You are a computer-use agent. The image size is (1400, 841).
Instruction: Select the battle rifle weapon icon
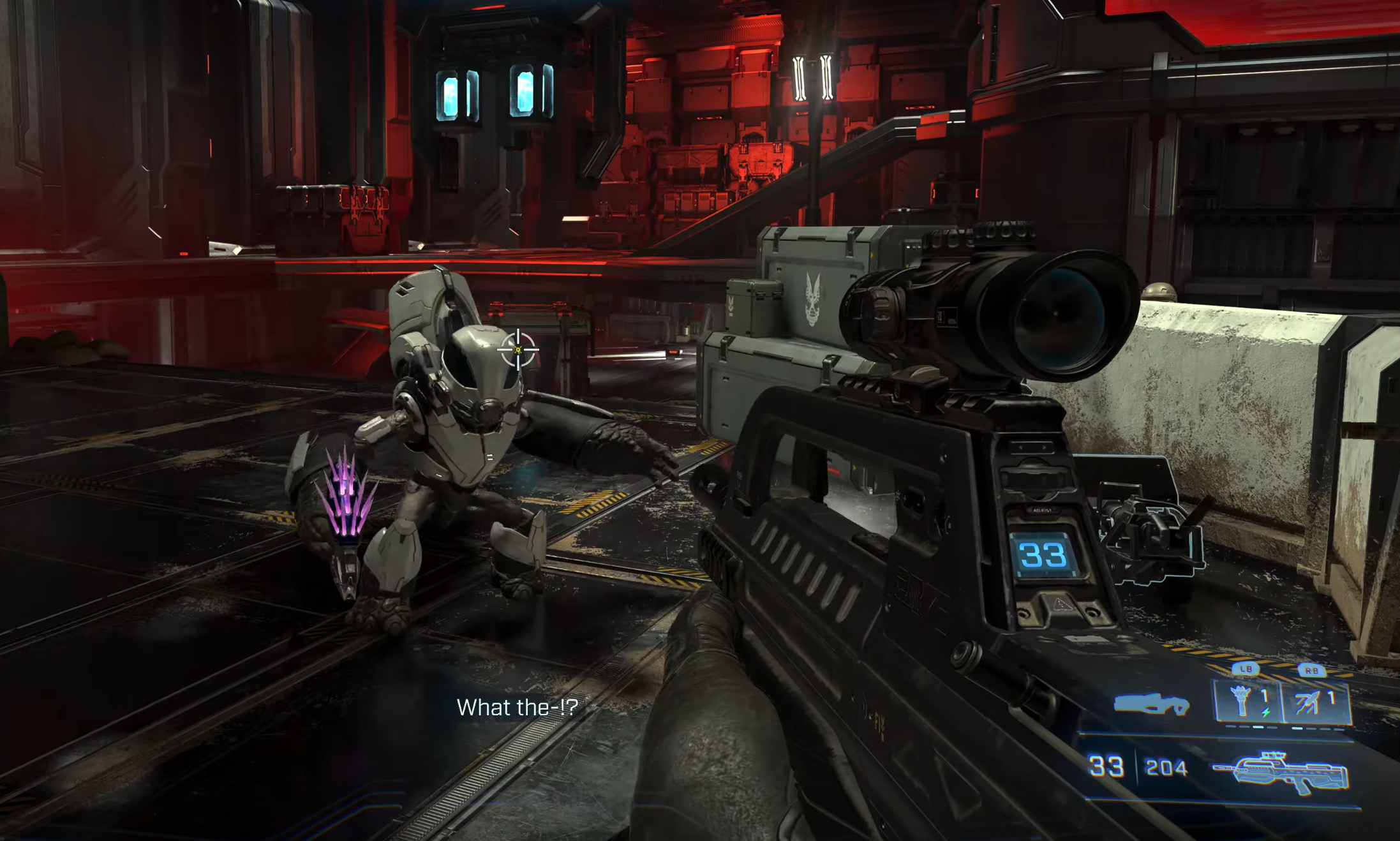[1281, 773]
